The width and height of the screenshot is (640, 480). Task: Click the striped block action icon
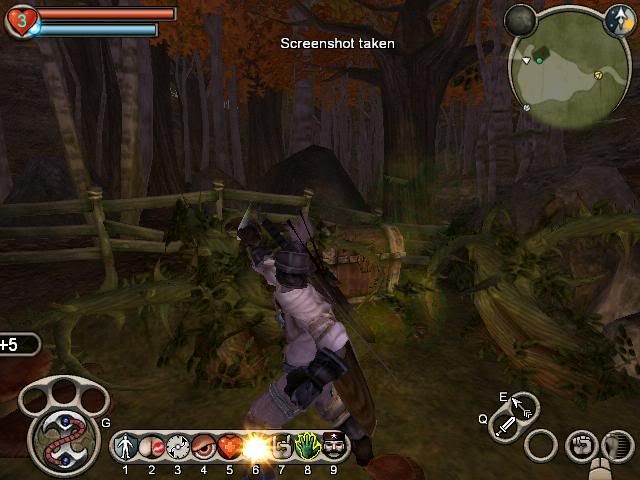coord(617,445)
